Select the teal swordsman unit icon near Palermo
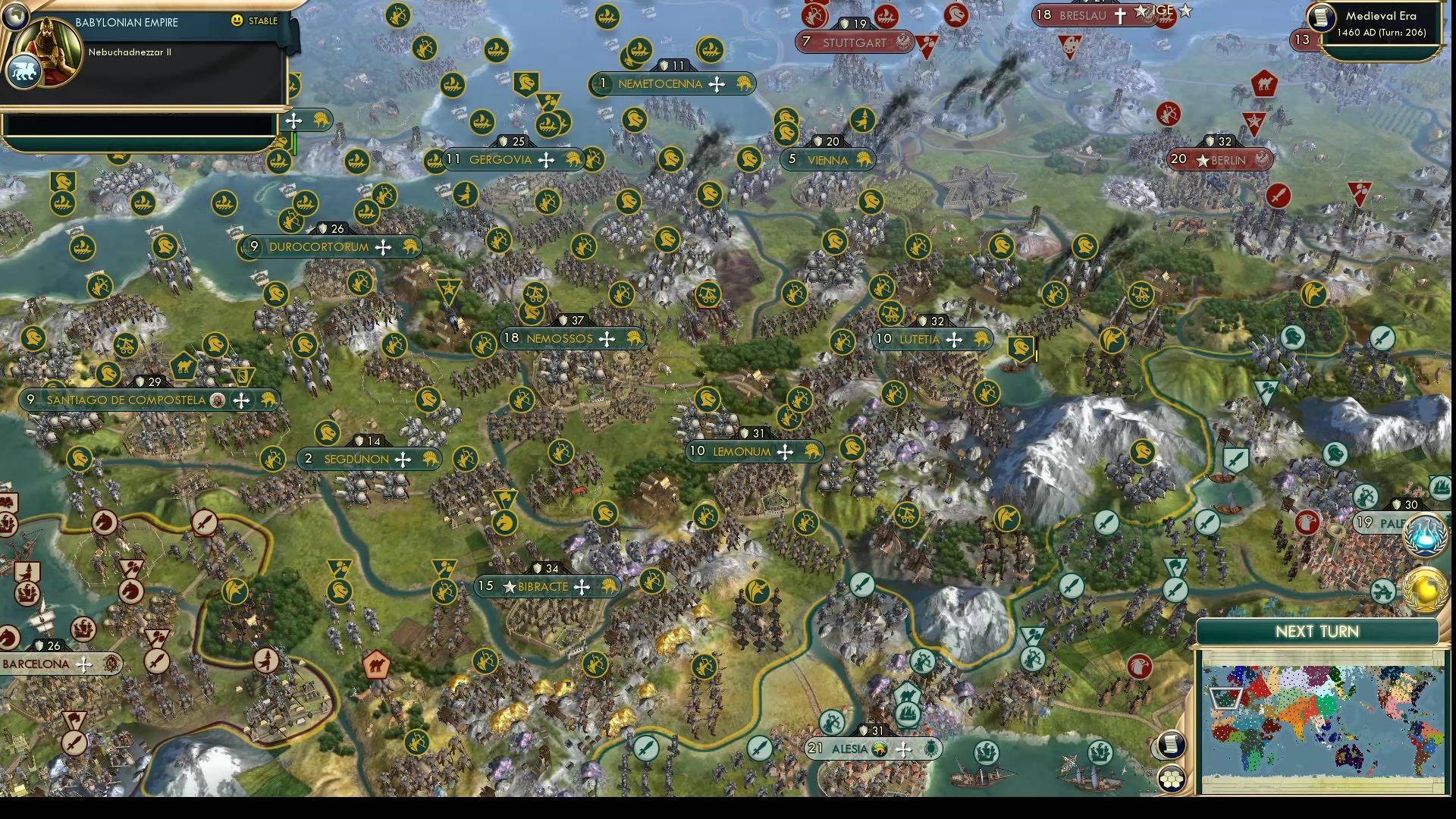 click(x=1206, y=523)
